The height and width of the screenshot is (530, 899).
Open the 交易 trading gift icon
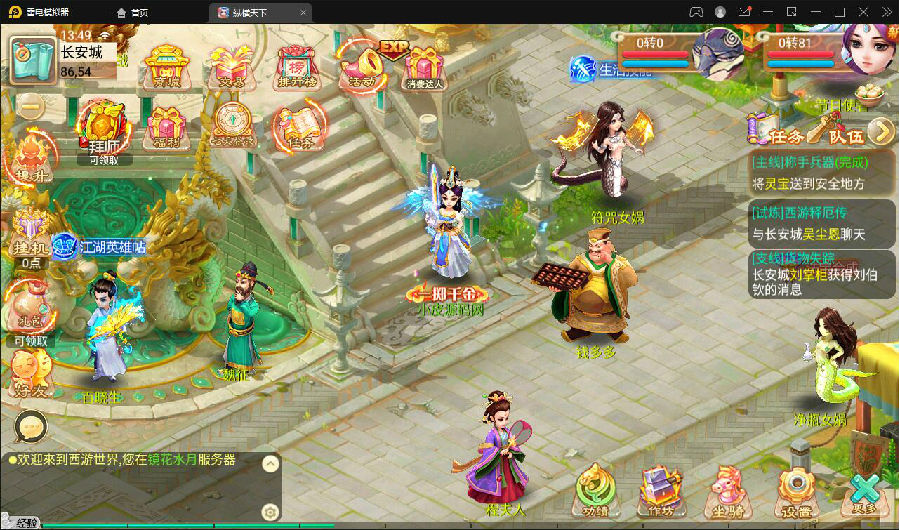click(x=226, y=66)
